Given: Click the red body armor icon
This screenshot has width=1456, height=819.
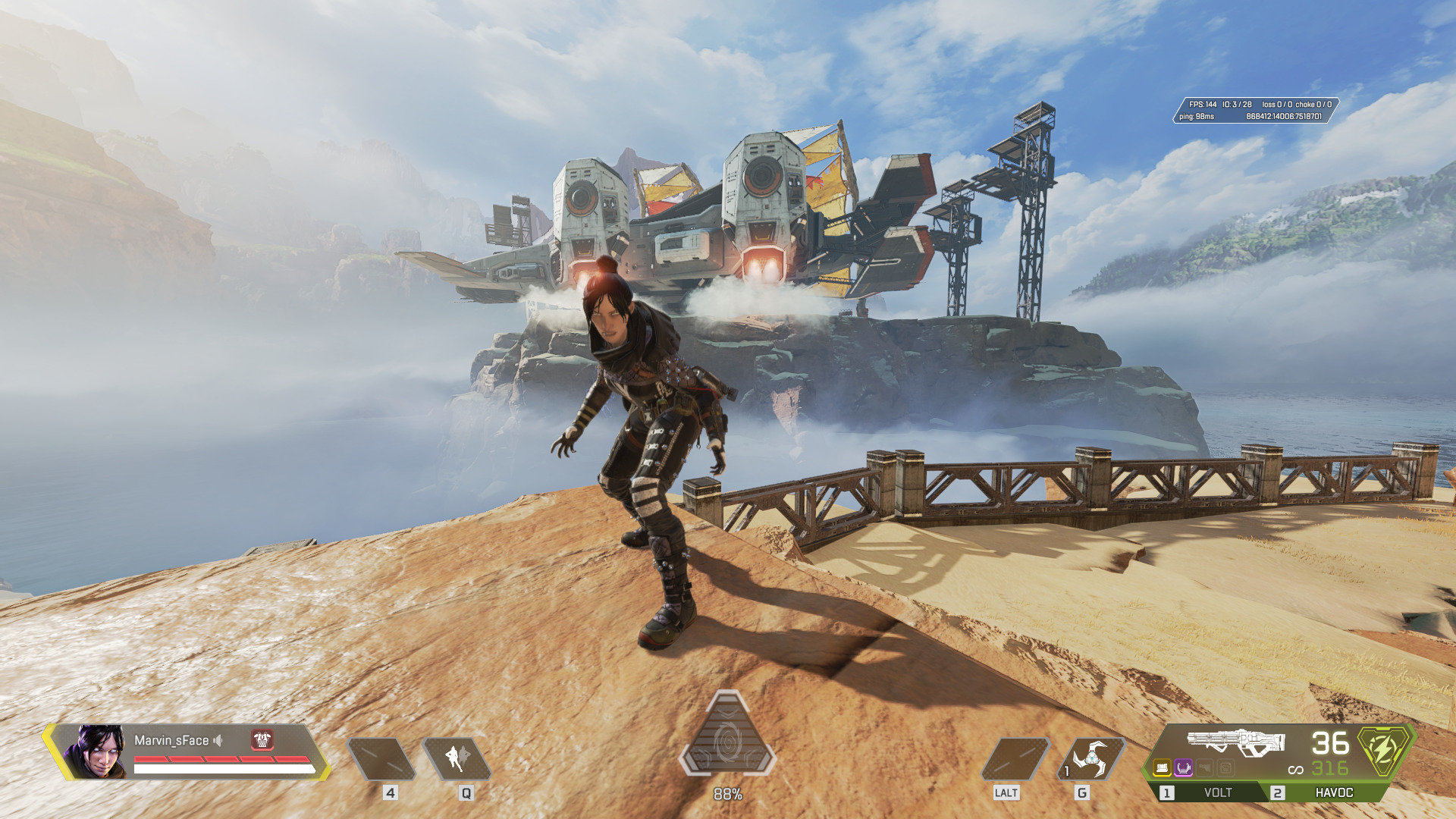Looking at the screenshot, I should point(262,739).
